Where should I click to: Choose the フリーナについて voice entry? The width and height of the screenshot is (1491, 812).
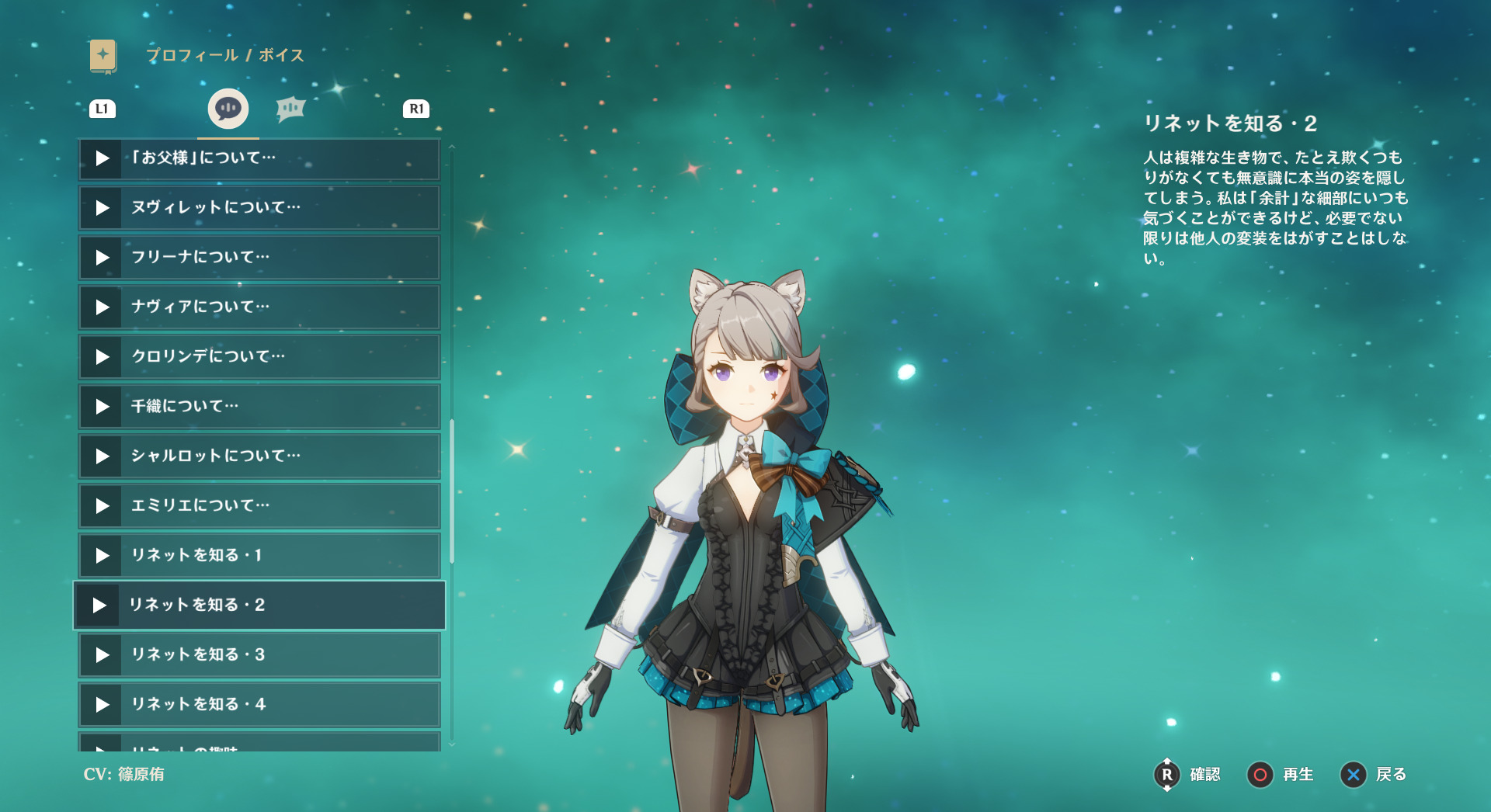click(259, 258)
